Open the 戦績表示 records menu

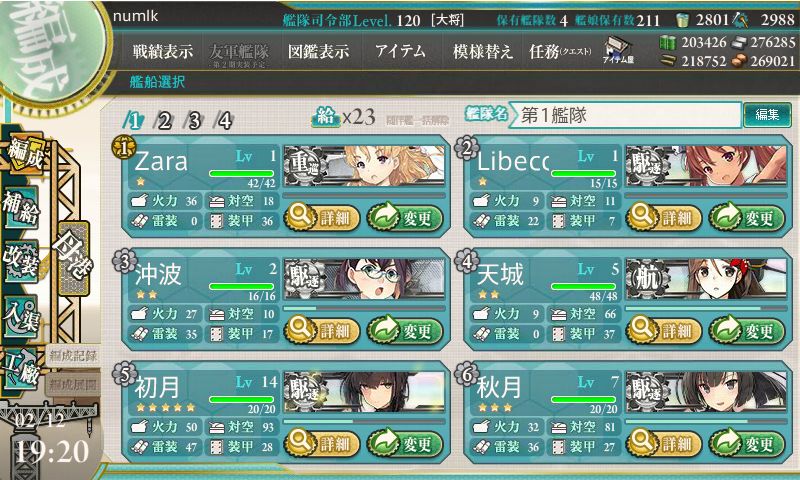[x=163, y=52]
